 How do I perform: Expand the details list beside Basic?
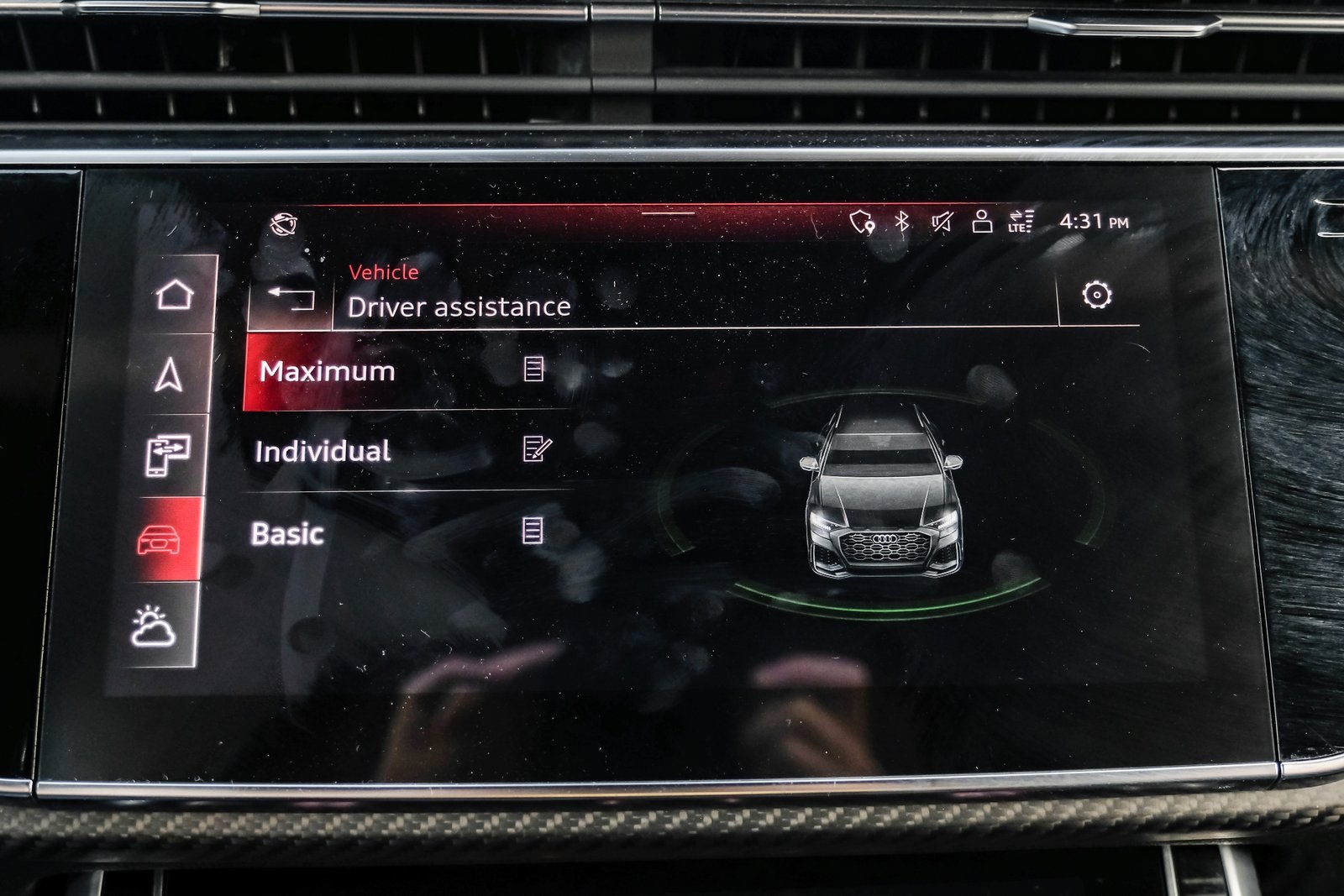tap(533, 532)
